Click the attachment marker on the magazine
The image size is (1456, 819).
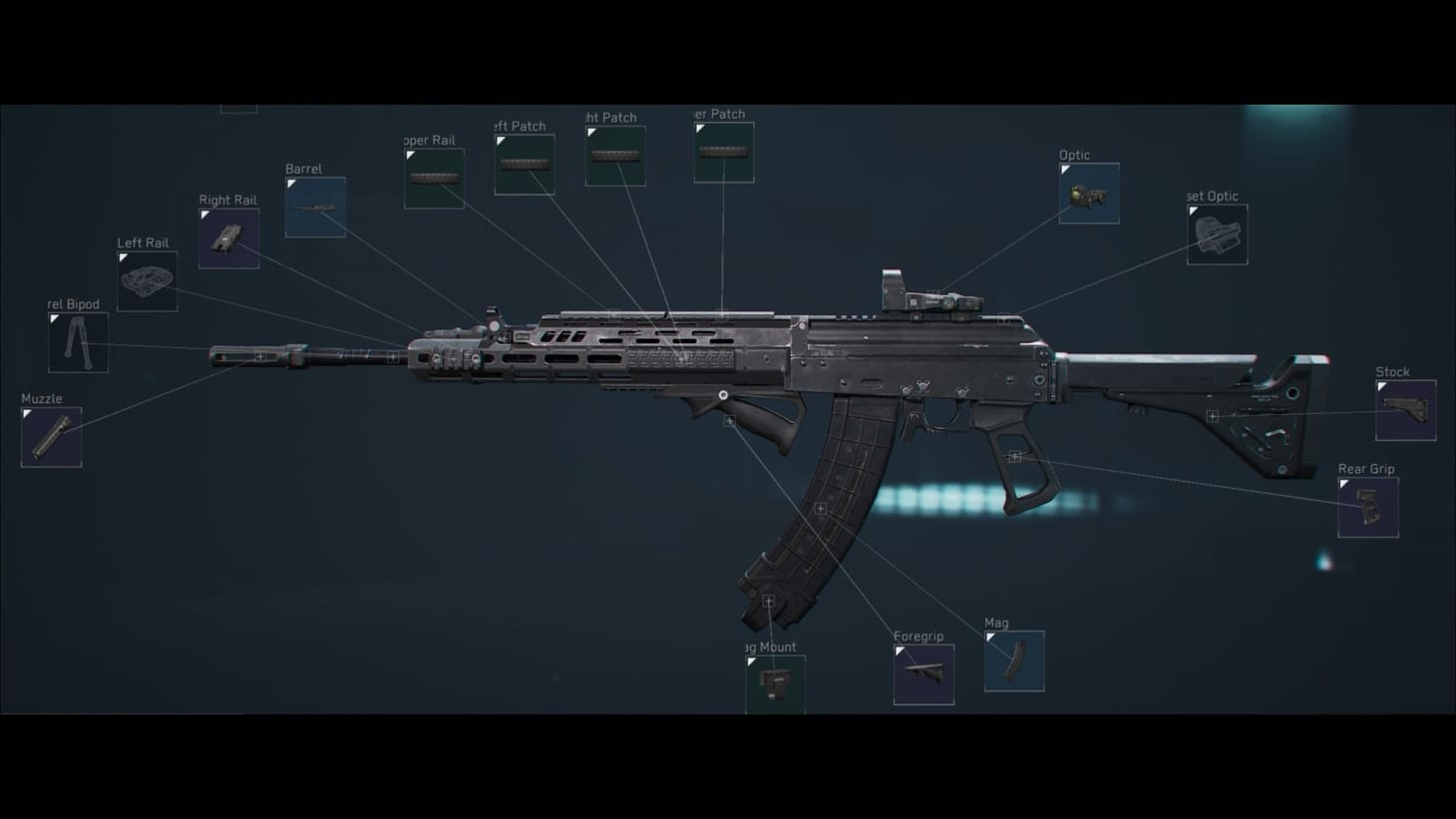click(x=819, y=509)
